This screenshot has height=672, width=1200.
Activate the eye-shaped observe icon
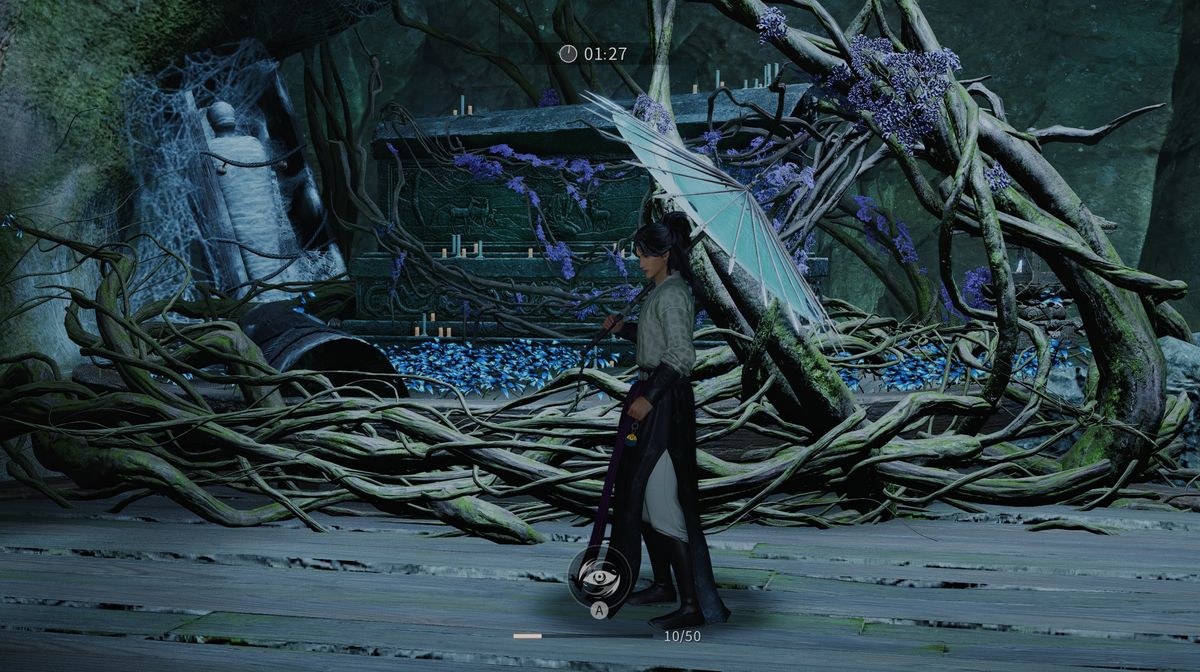[598, 576]
